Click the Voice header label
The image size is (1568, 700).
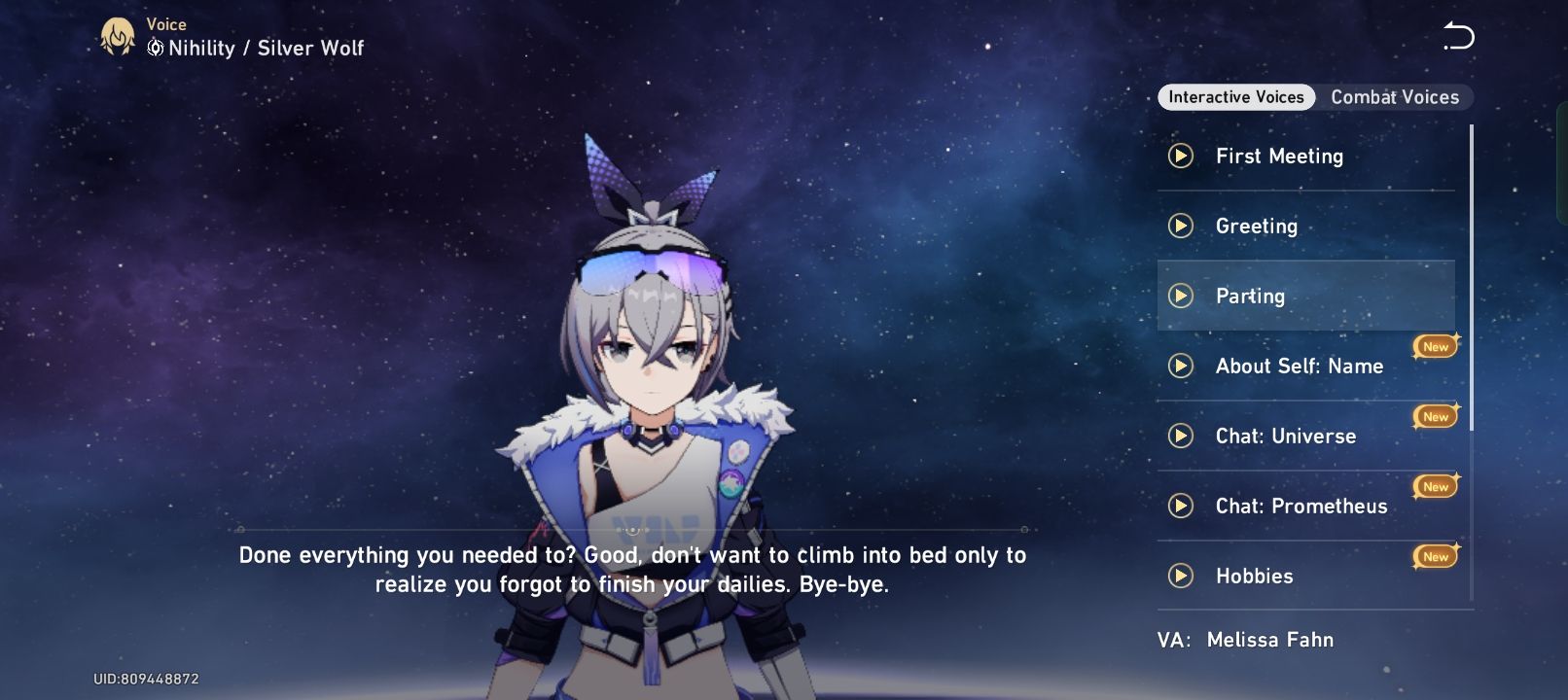(x=164, y=23)
